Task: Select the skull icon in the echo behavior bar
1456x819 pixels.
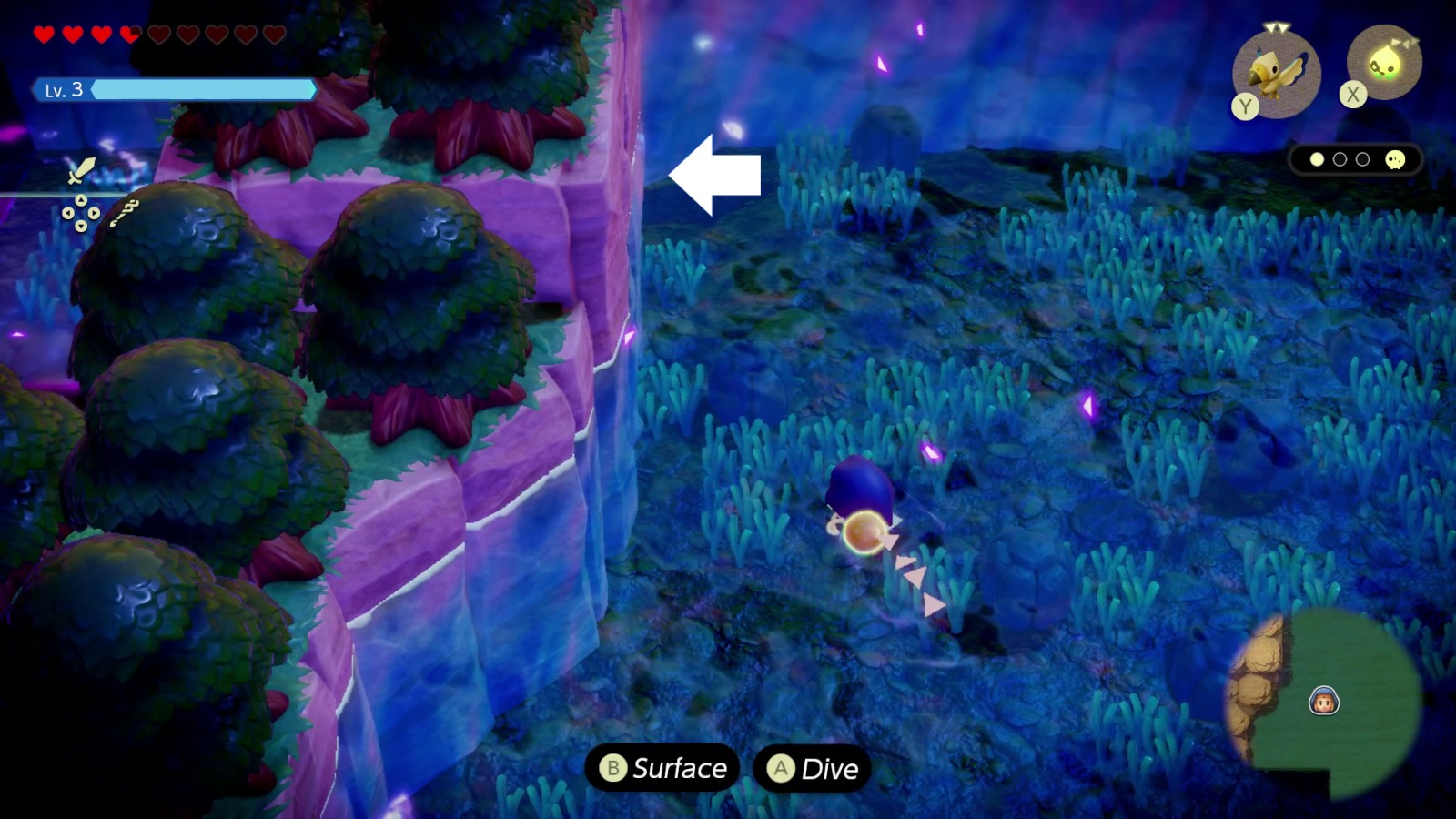Action: click(x=1394, y=161)
